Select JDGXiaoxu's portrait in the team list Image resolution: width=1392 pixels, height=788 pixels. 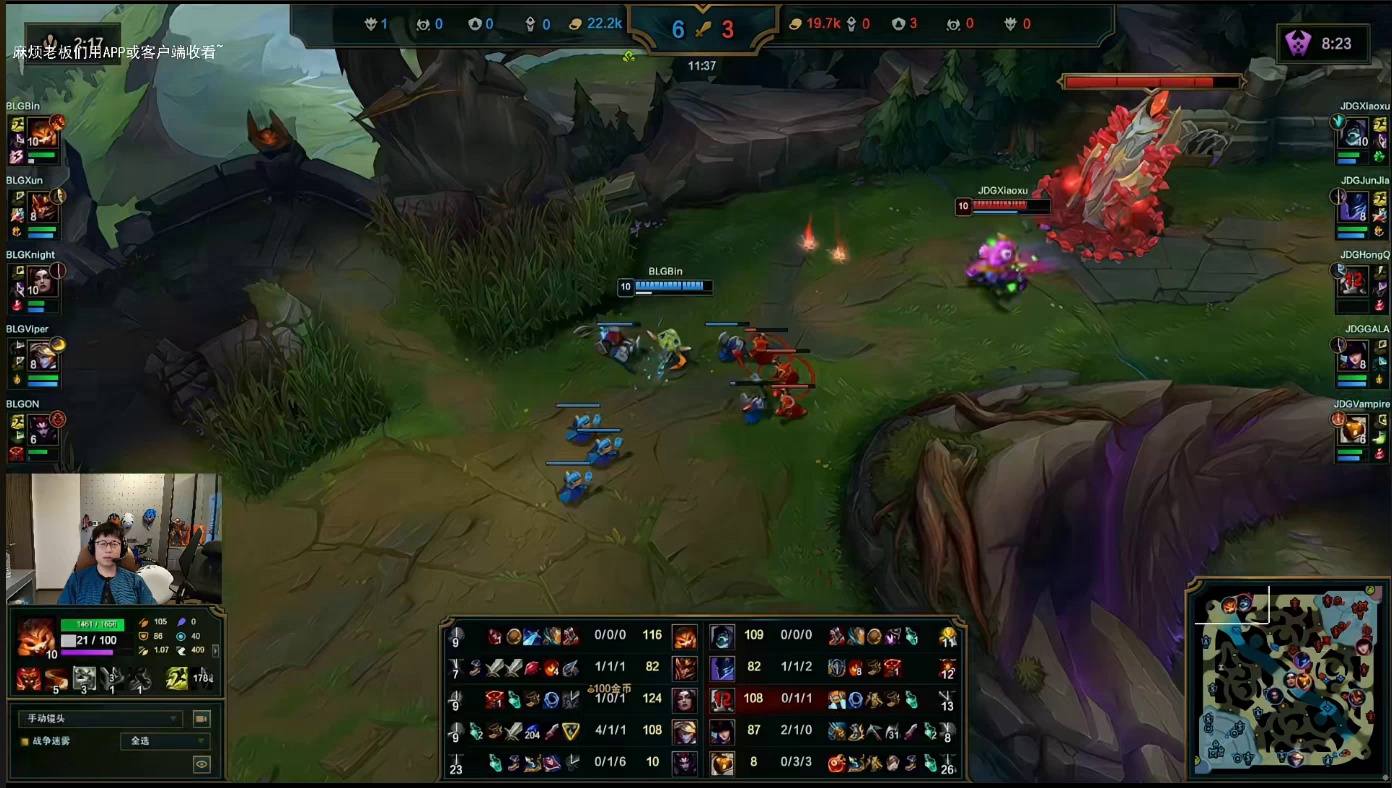1355,133
